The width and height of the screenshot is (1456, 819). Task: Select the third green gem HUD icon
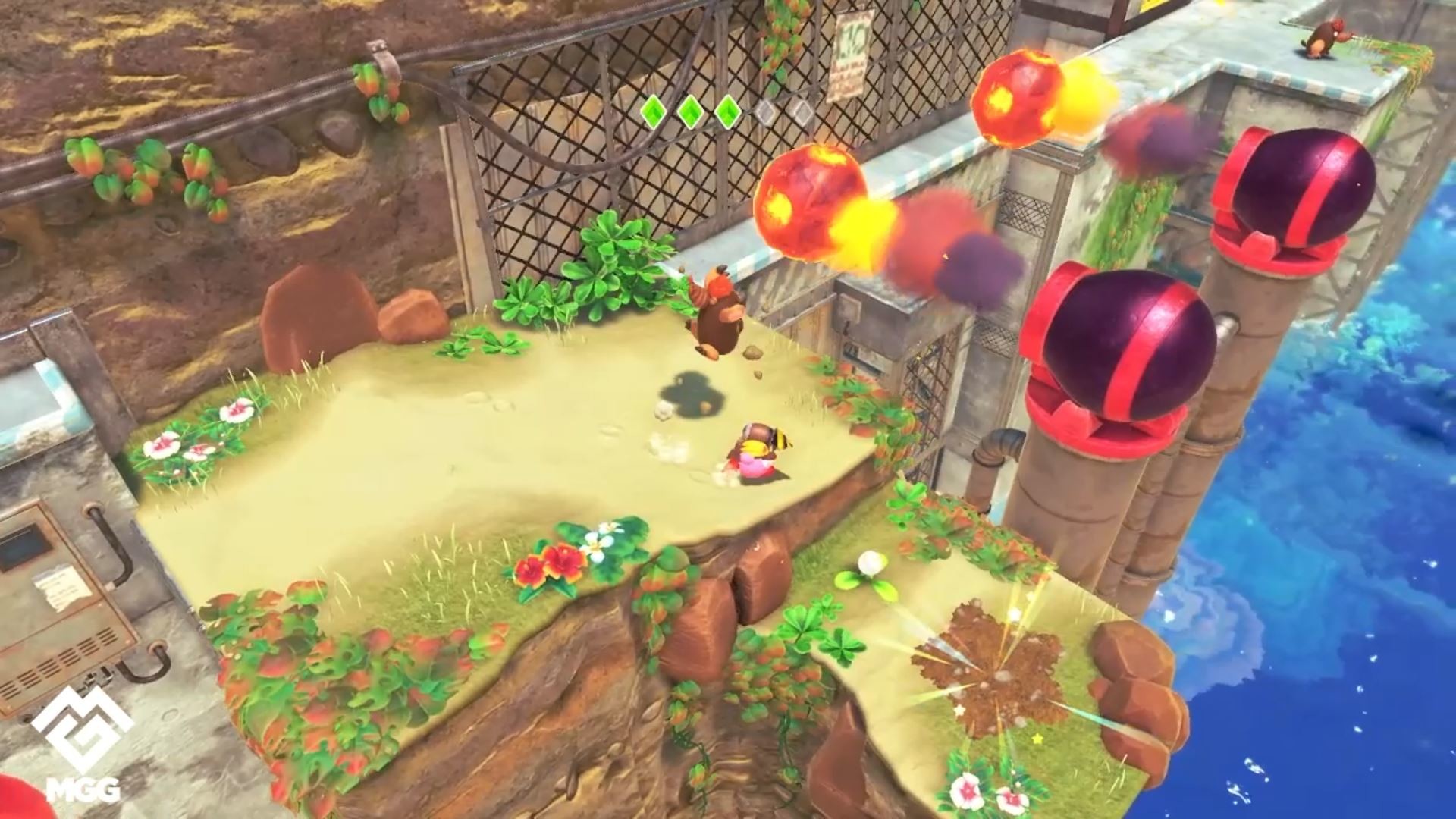click(x=728, y=112)
